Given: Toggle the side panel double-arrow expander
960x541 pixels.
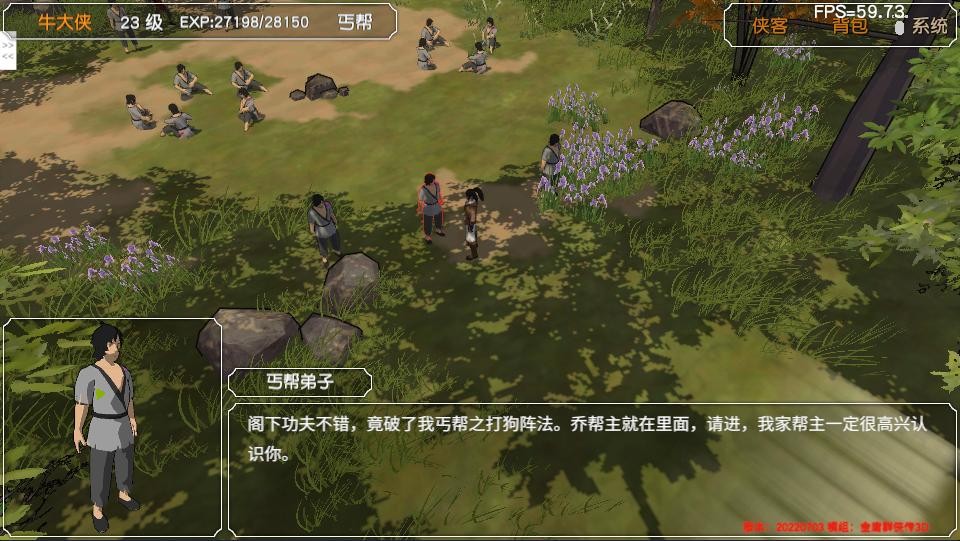Looking at the screenshot, I should pos(8,50).
